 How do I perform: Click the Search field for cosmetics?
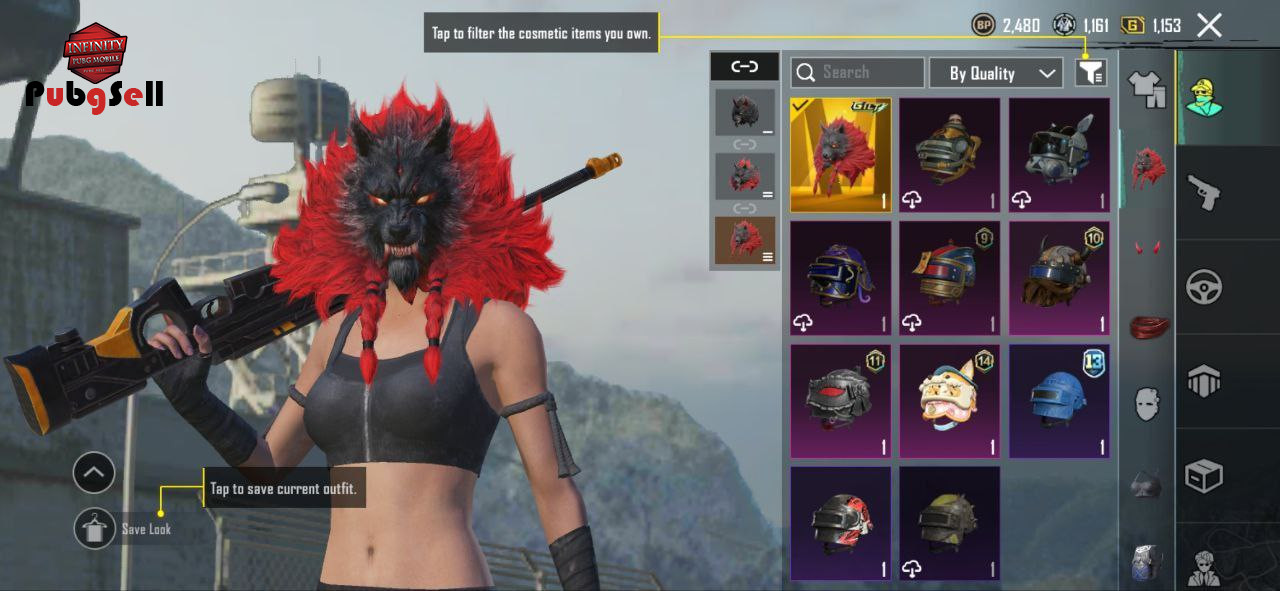(858, 73)
